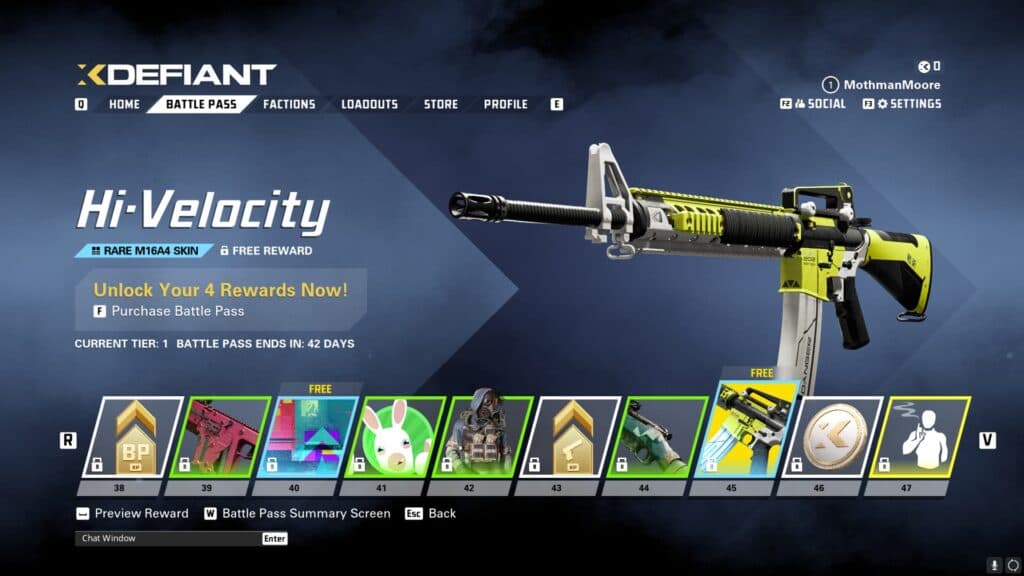This screenshot has width=1024, height=576.
Task: Choose the tier 39 red weapon skin
Action: [x=221, y=437]
